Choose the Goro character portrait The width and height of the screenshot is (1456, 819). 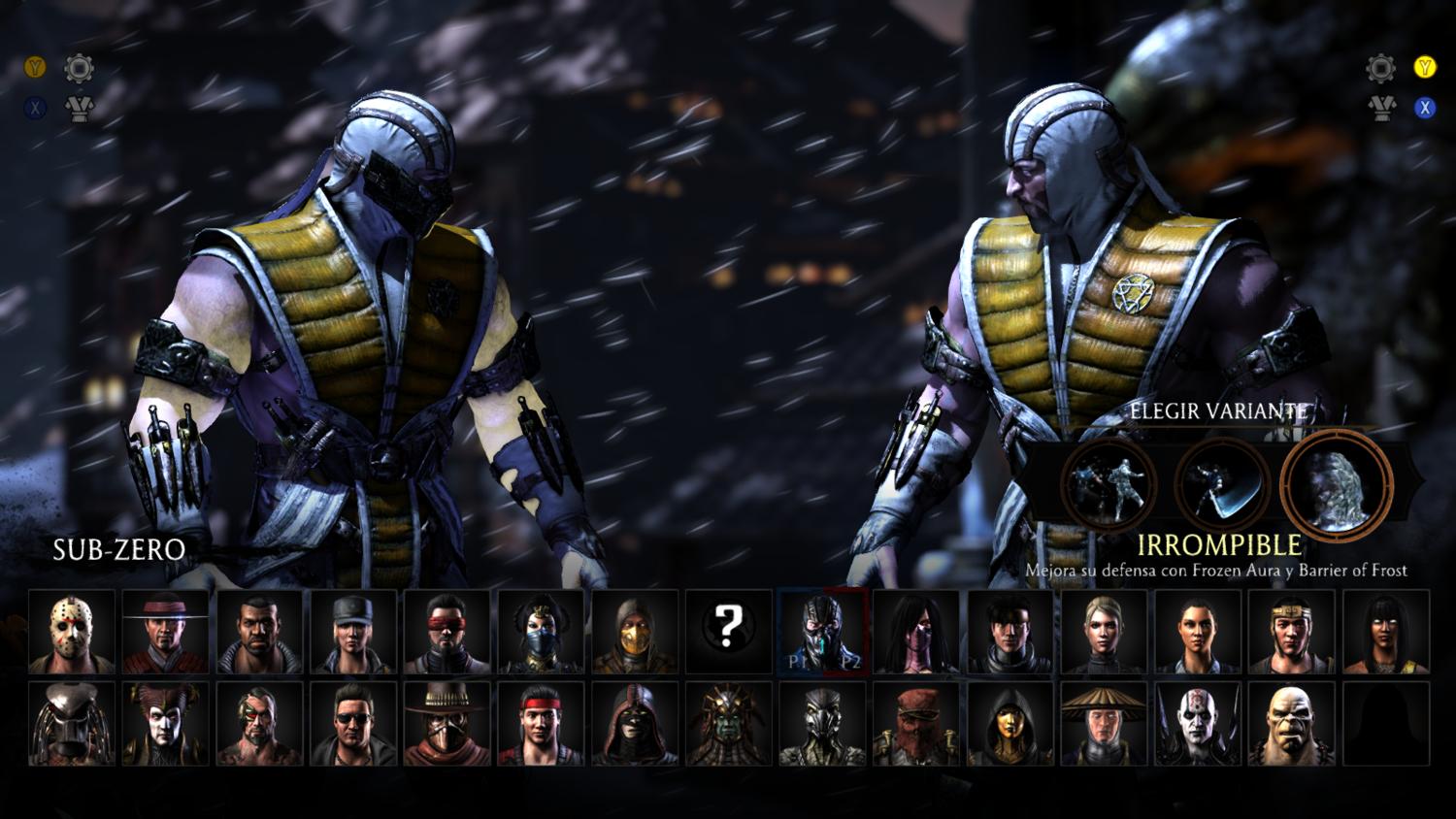coord(1291,724)
